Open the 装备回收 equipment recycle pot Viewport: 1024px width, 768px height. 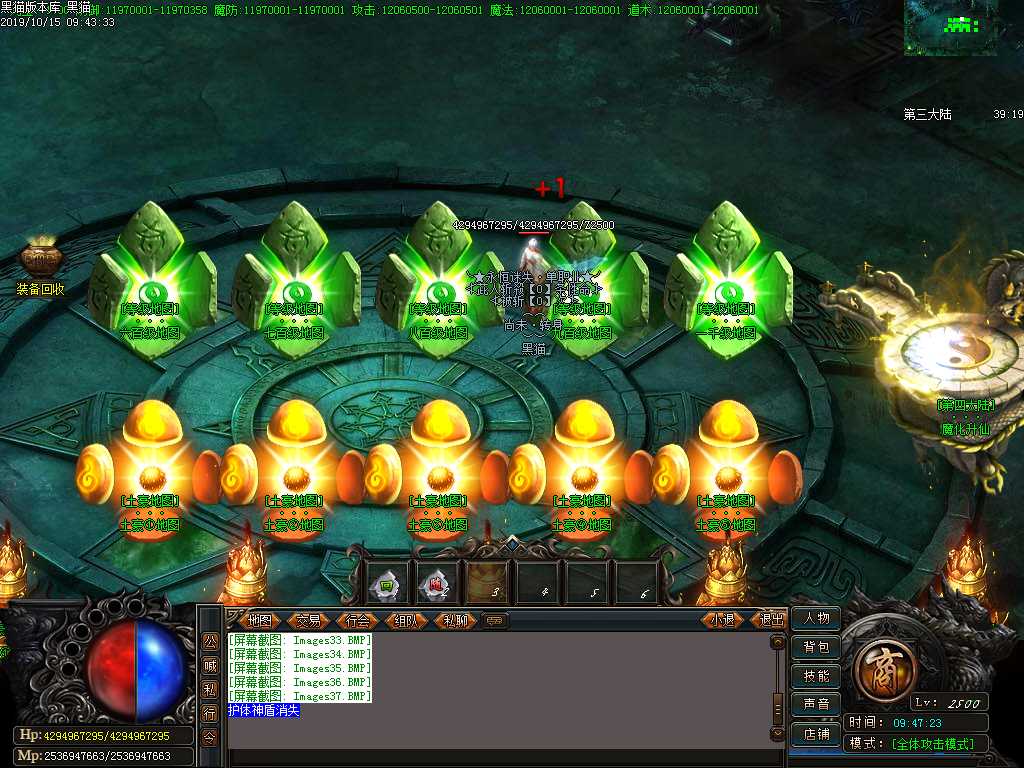coord(41,262)
